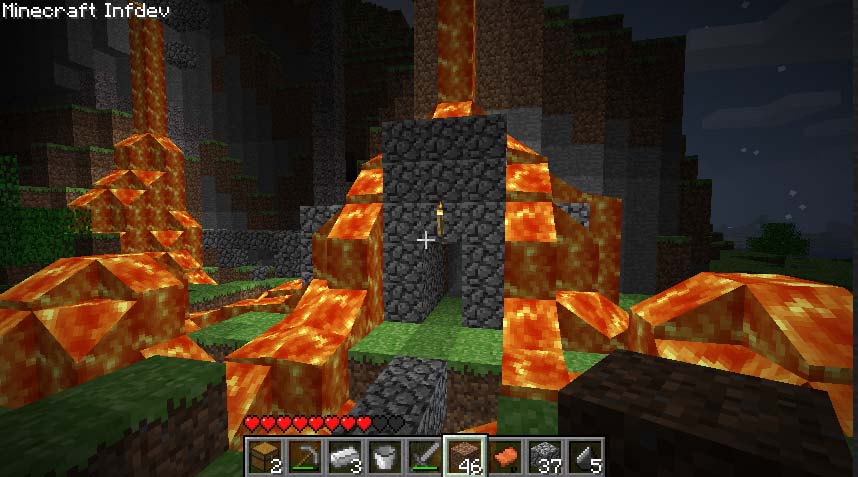858x477 pixels.
Task: Pick the empty bucket slot
Action: coord(385,456)
